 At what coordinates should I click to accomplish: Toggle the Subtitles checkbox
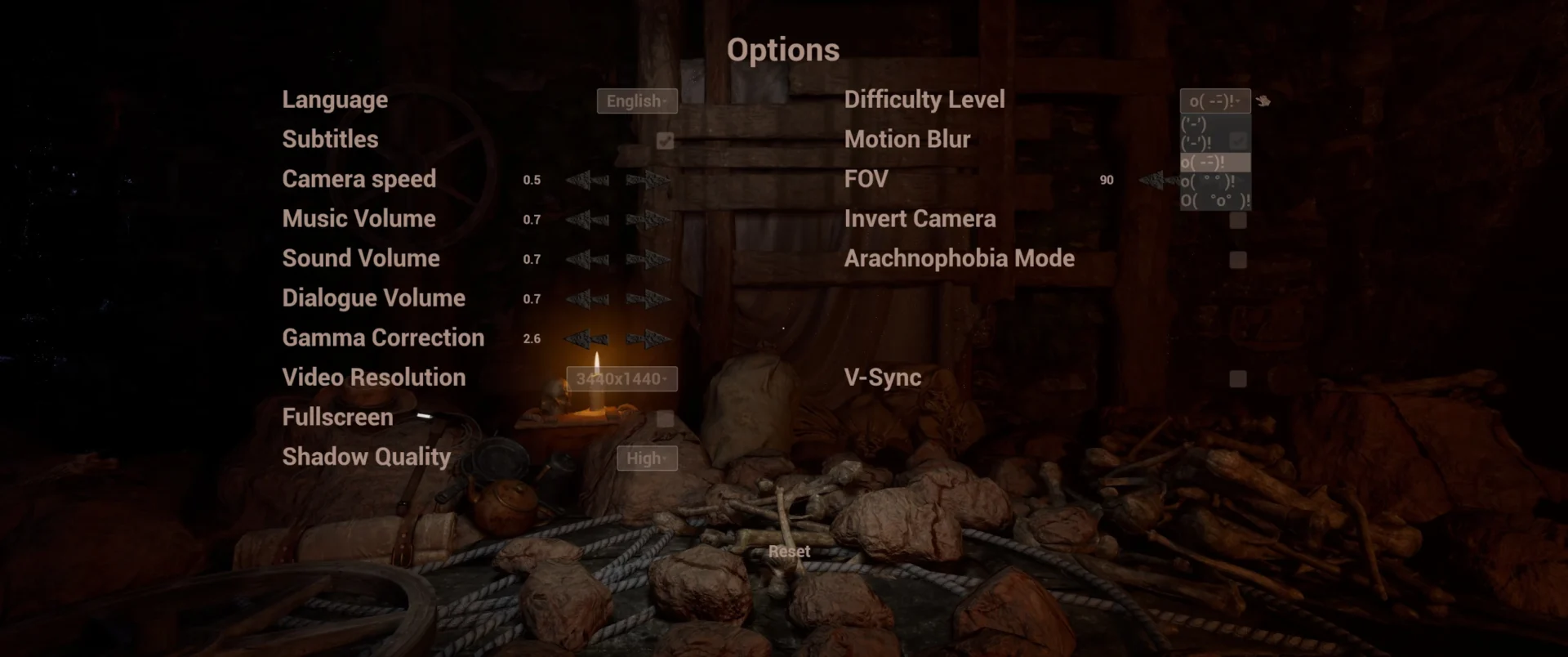[666, 141]
